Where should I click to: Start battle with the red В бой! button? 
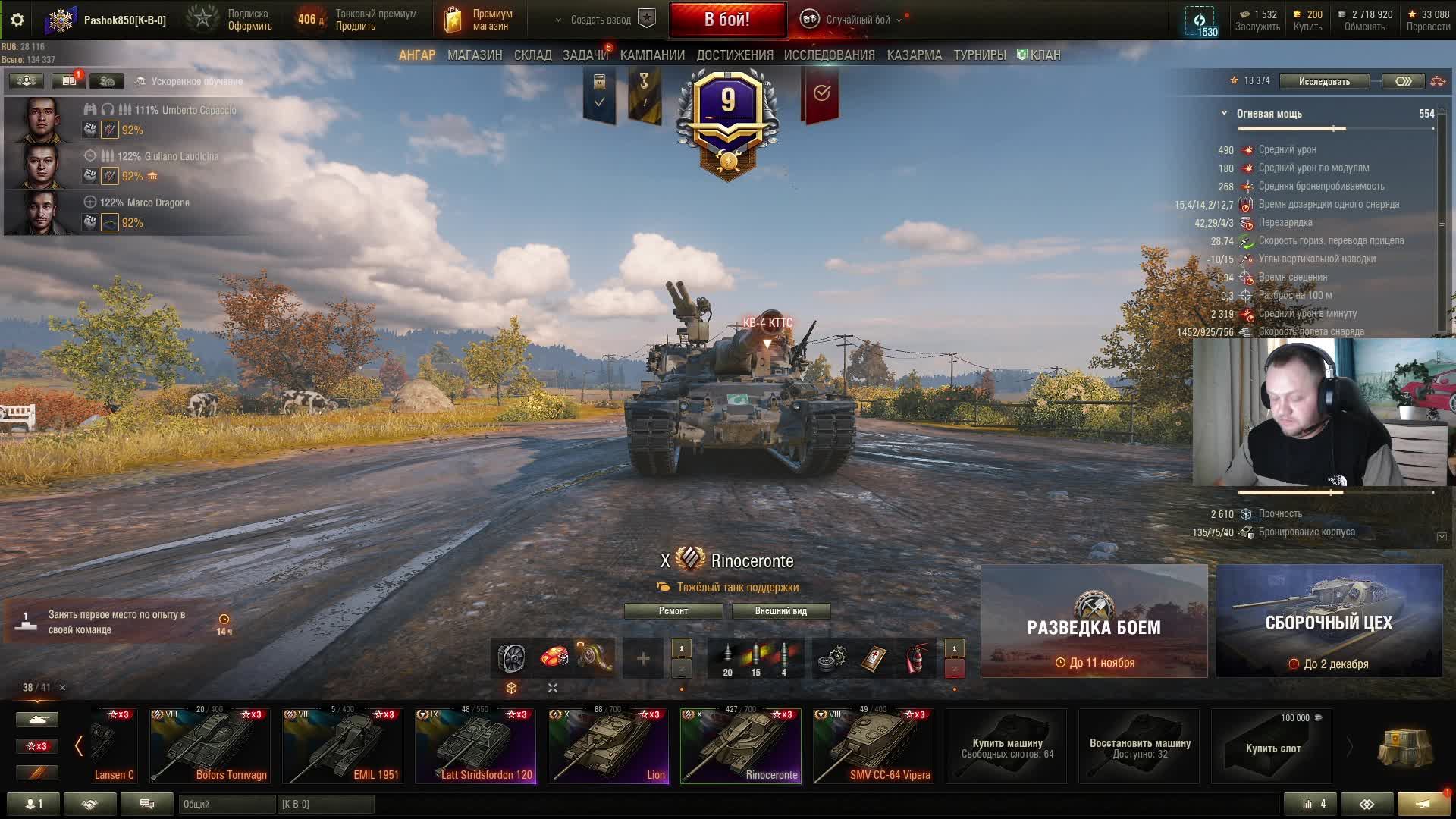pos(726,20)
